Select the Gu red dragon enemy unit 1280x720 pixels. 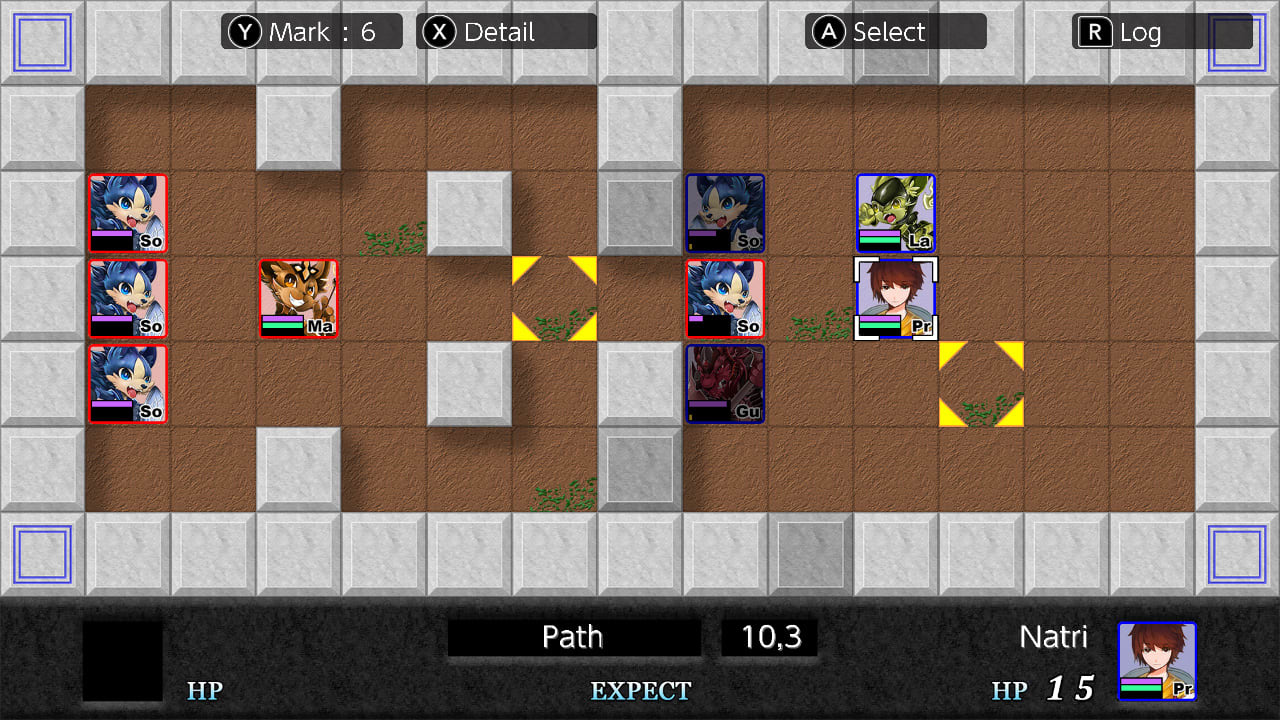725,383
